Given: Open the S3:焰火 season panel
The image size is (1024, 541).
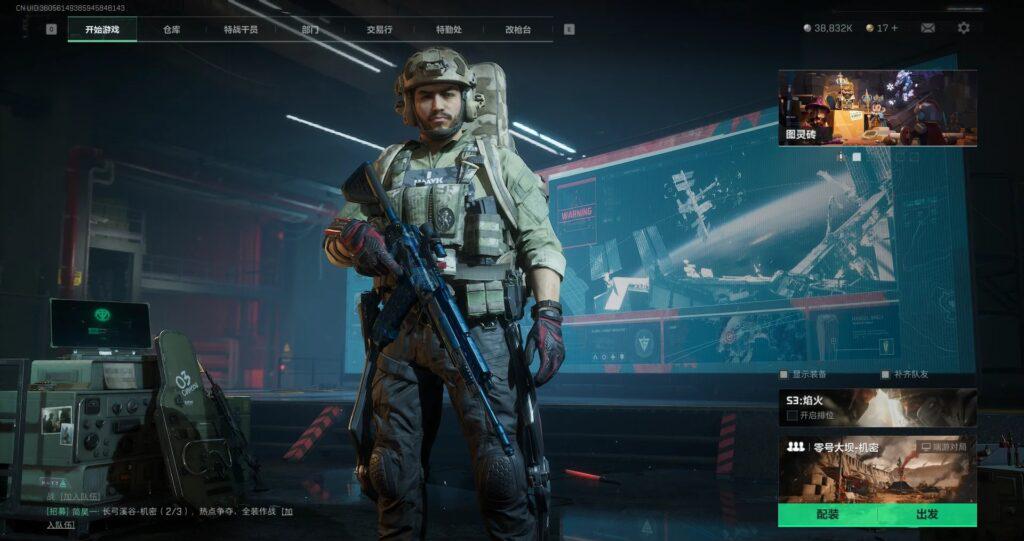Looking at the screenshot, I should (877, 407).
